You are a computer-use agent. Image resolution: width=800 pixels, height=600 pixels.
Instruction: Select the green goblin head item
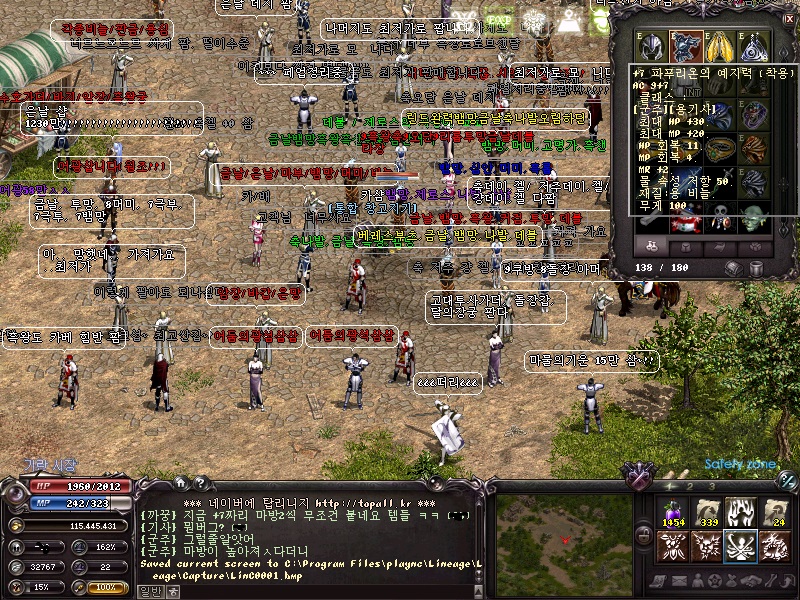pos(751,217)
